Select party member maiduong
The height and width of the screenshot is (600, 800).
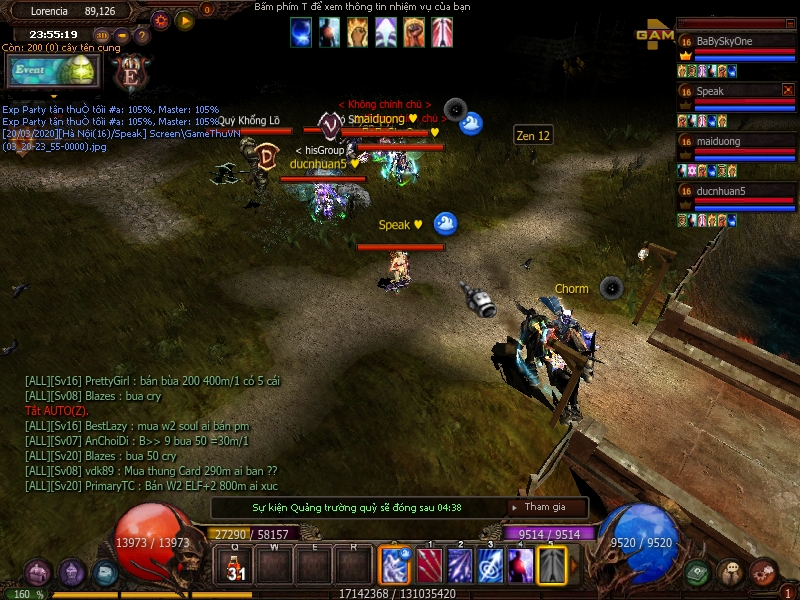[718, 142]
